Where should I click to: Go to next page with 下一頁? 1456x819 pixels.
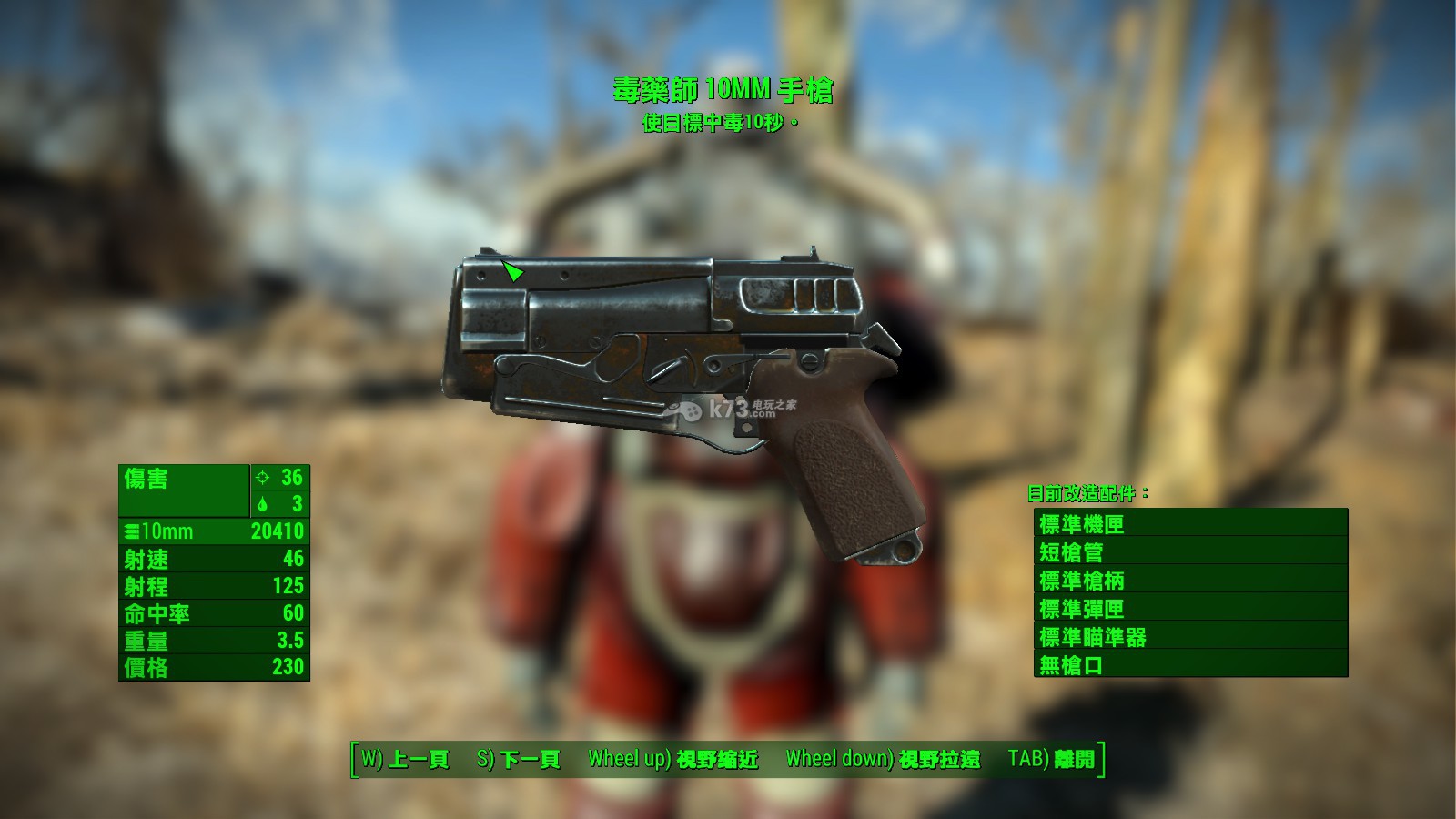(x=519, y=759)
